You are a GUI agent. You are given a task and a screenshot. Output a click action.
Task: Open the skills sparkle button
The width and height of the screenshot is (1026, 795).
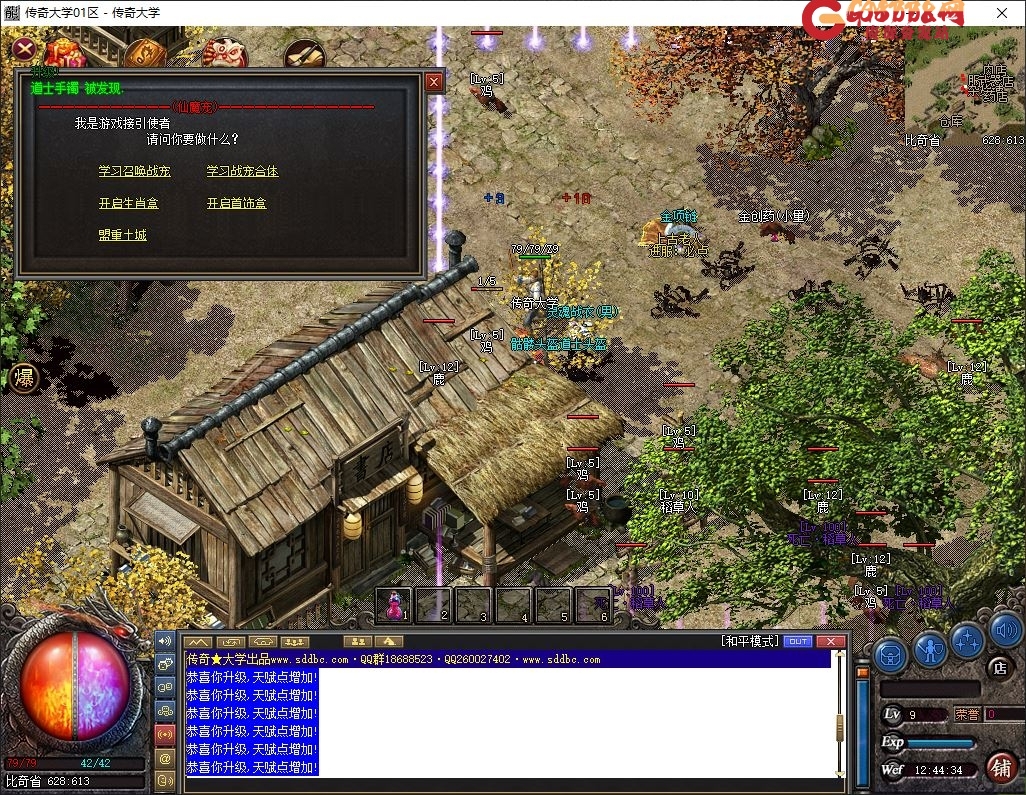[967, 640]
